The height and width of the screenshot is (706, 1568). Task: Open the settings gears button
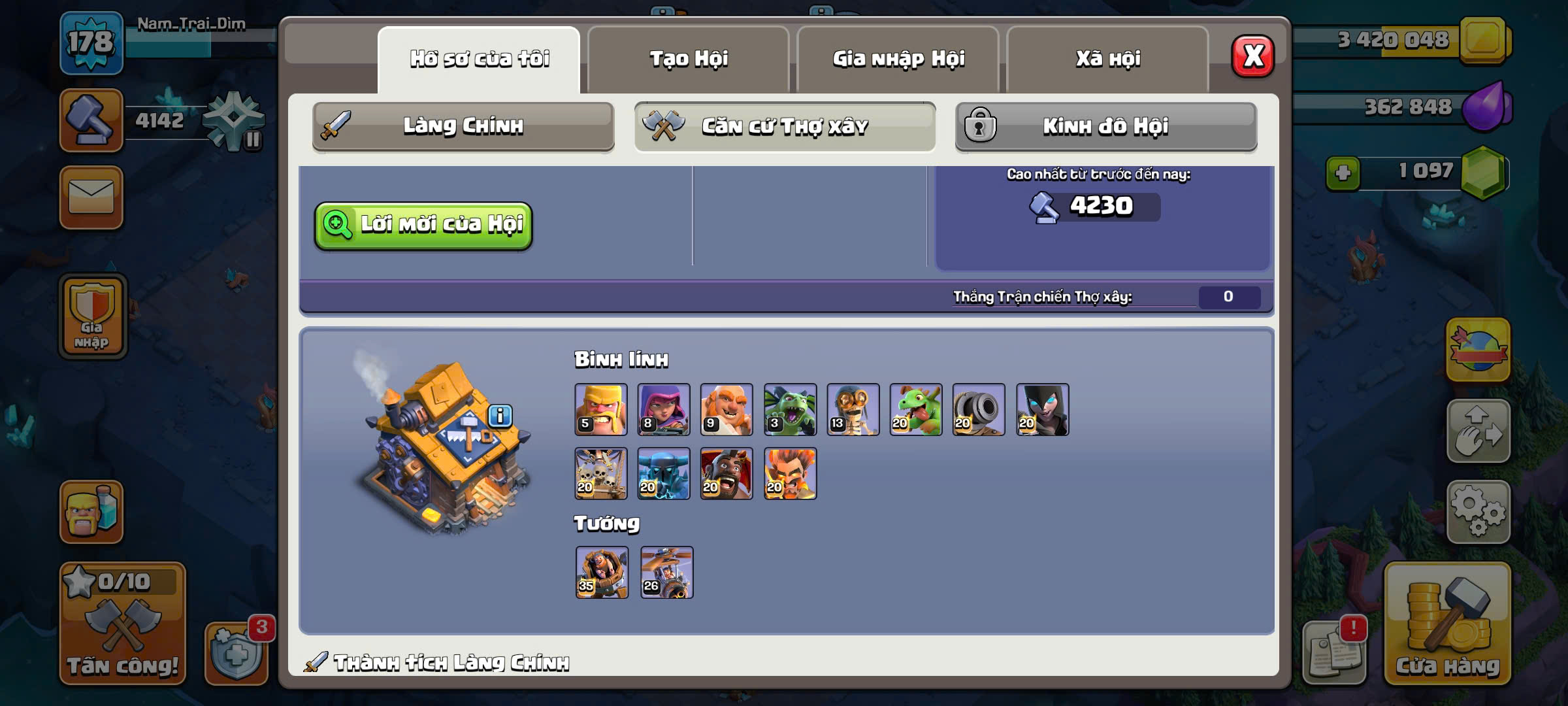(x=1478, y=512)
